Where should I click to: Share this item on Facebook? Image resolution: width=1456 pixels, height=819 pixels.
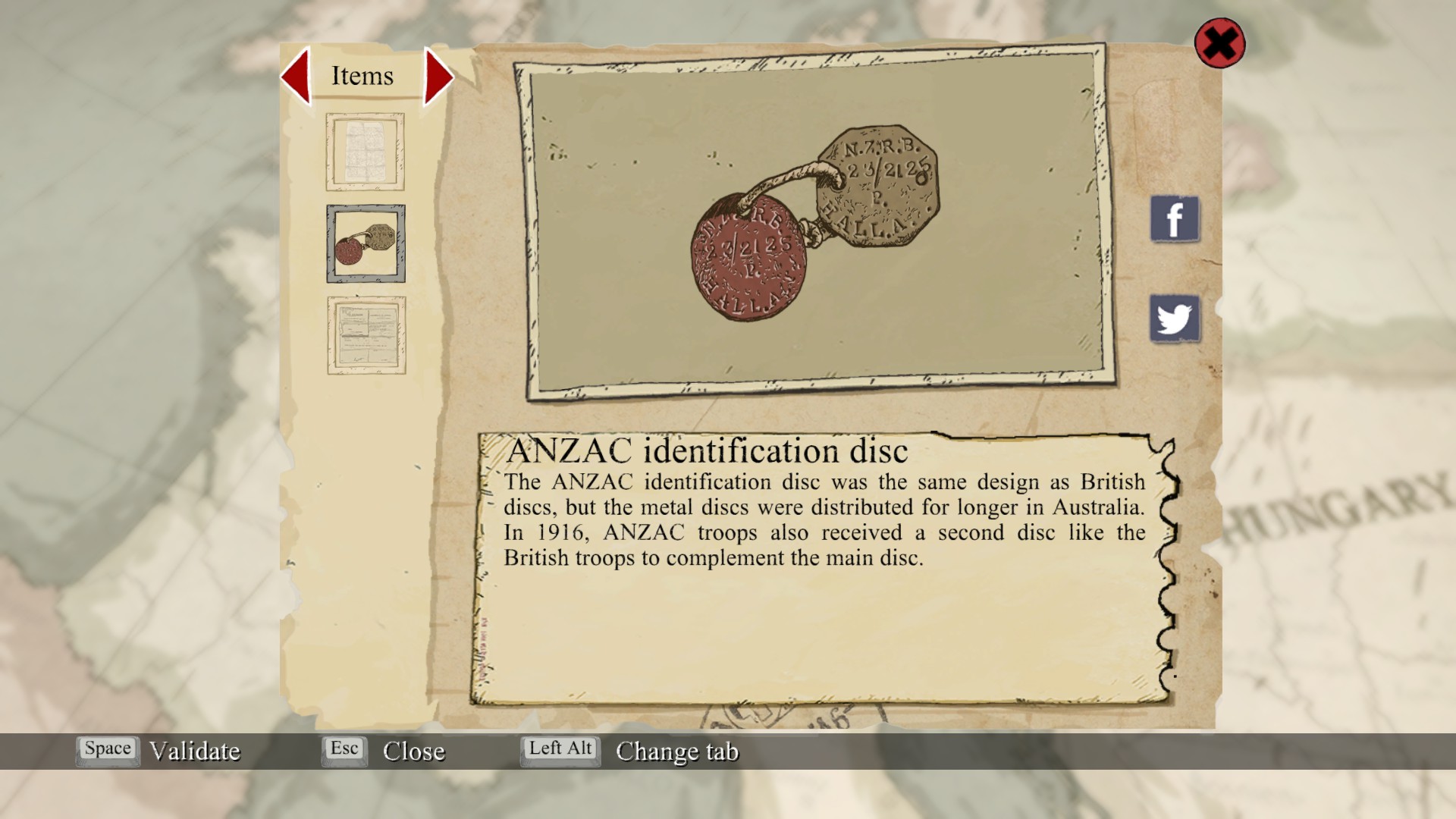pyautogui.click(x=1175, y=219)
